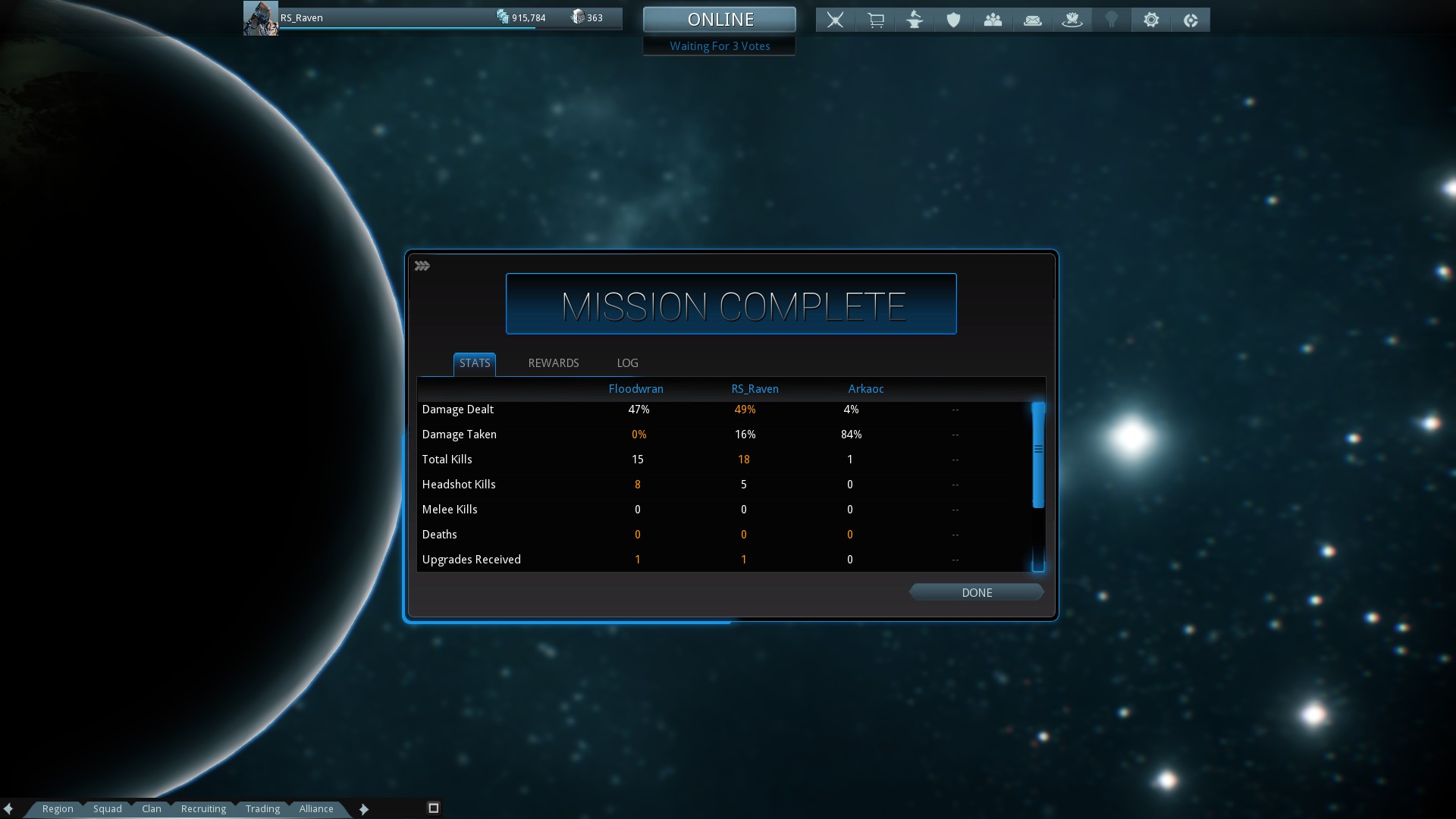This screenshot has width=1456, height=819.
Task: Click the RS_Raven player avatar
Action: coord(260,18)
